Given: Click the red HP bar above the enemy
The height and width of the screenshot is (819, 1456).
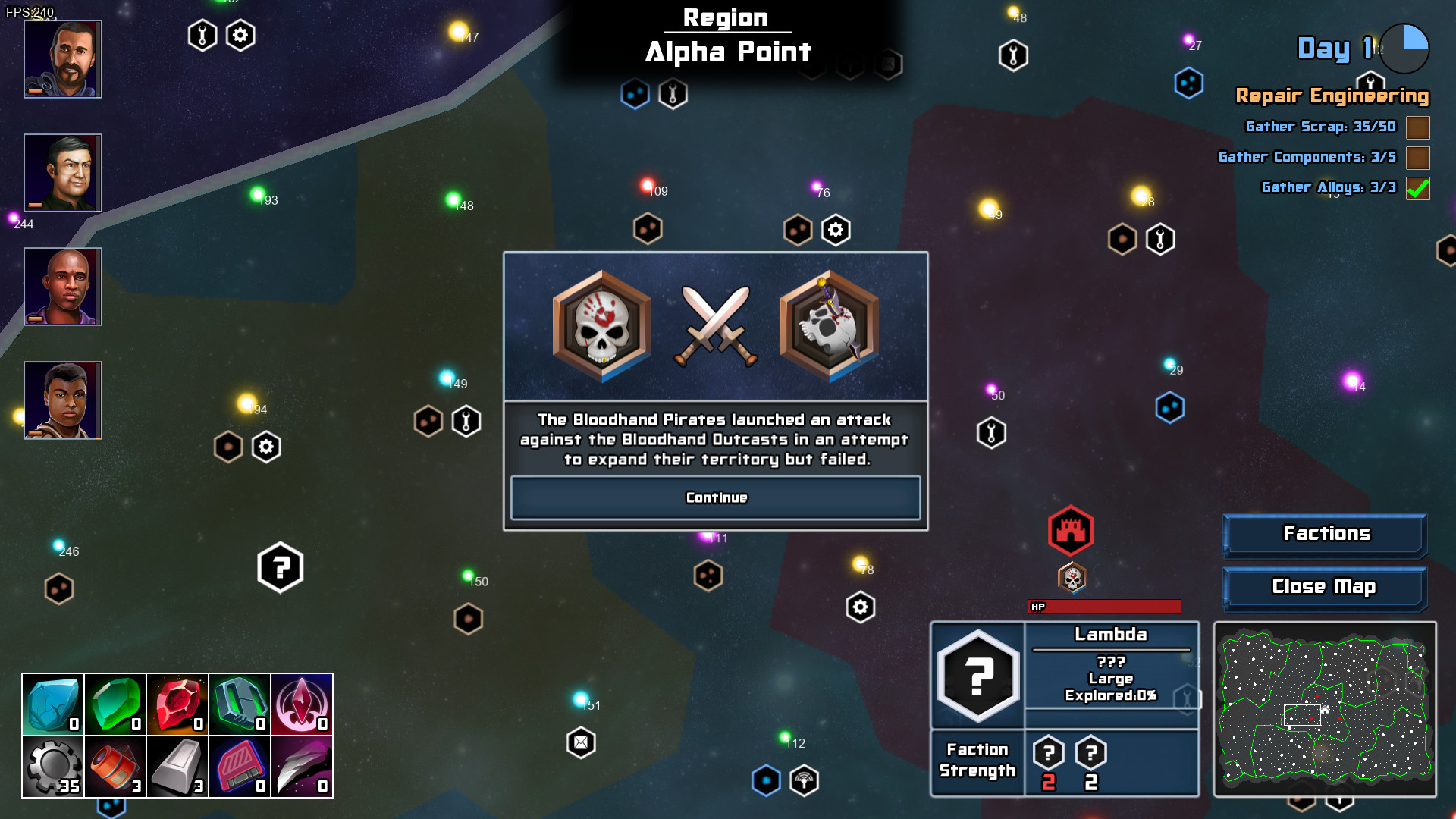Looking at the screenshot, I should (1104, 606).
